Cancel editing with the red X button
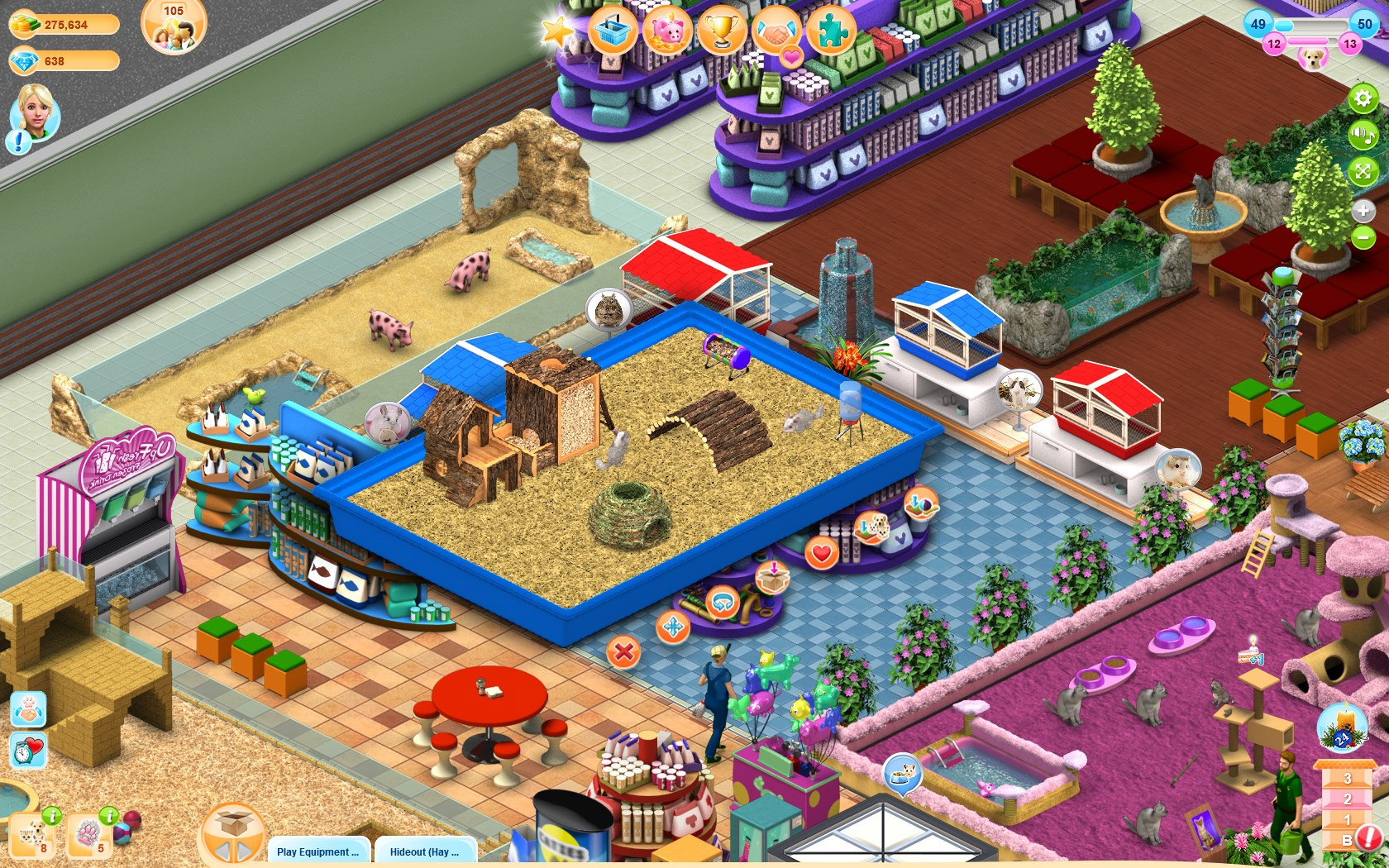The image size is (1389, 868). (x=624, y=651)
